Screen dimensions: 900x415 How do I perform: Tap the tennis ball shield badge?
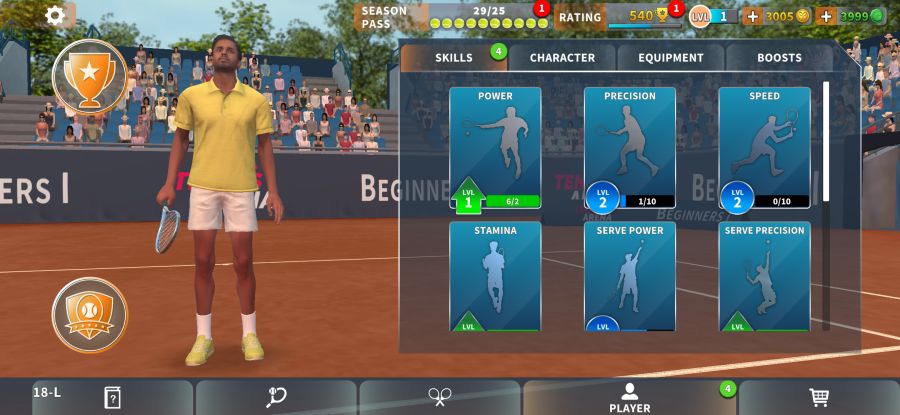click(x=89, y=314)
